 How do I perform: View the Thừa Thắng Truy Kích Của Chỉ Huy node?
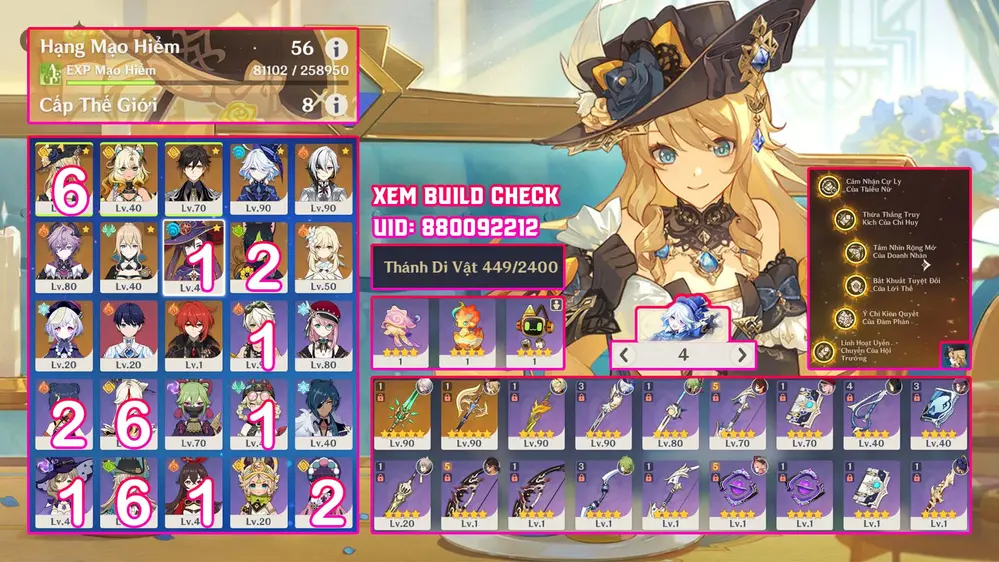pos(845,220)
